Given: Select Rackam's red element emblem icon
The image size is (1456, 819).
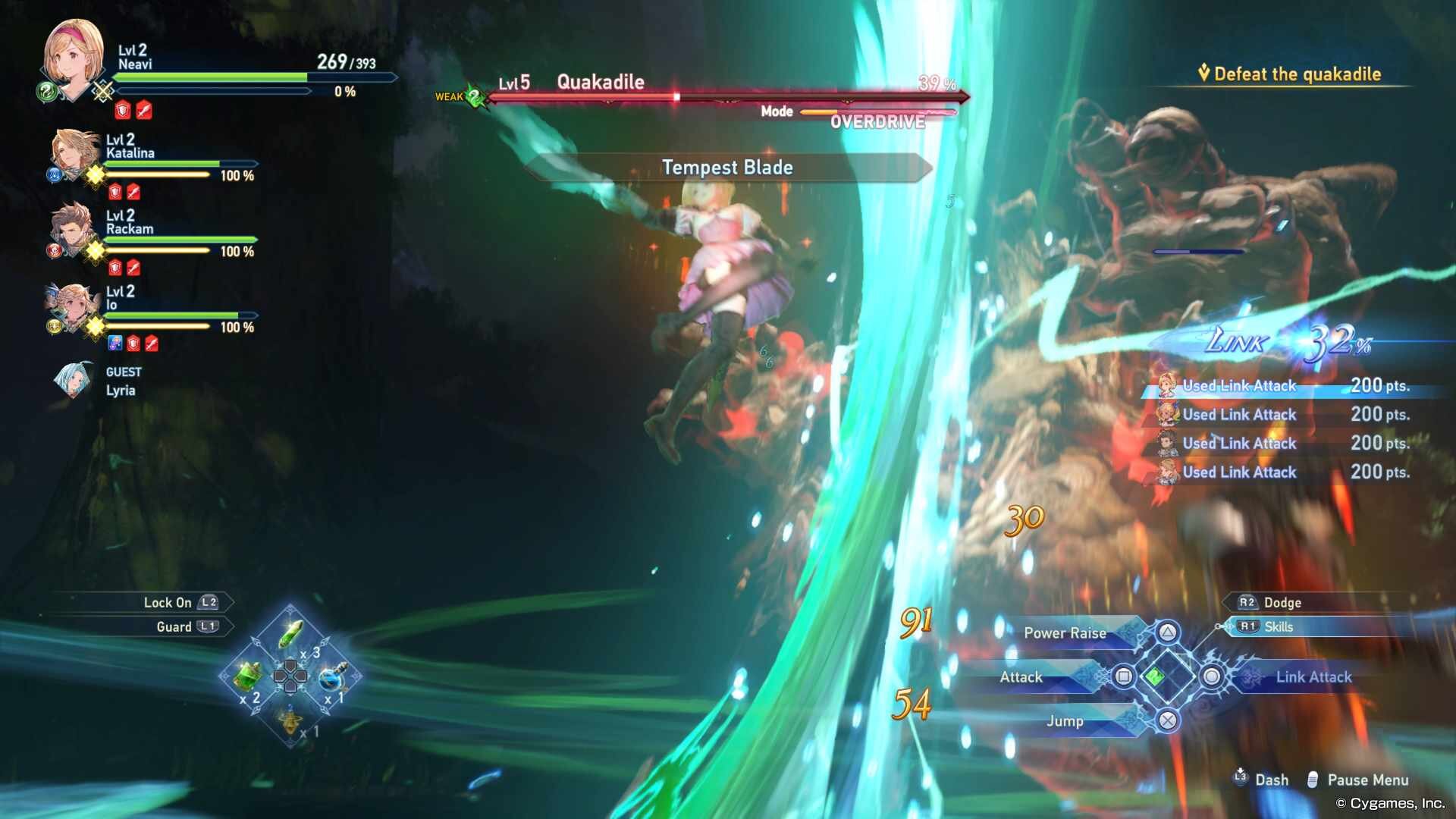Looking at the screenshot, I should pos(55,249).
